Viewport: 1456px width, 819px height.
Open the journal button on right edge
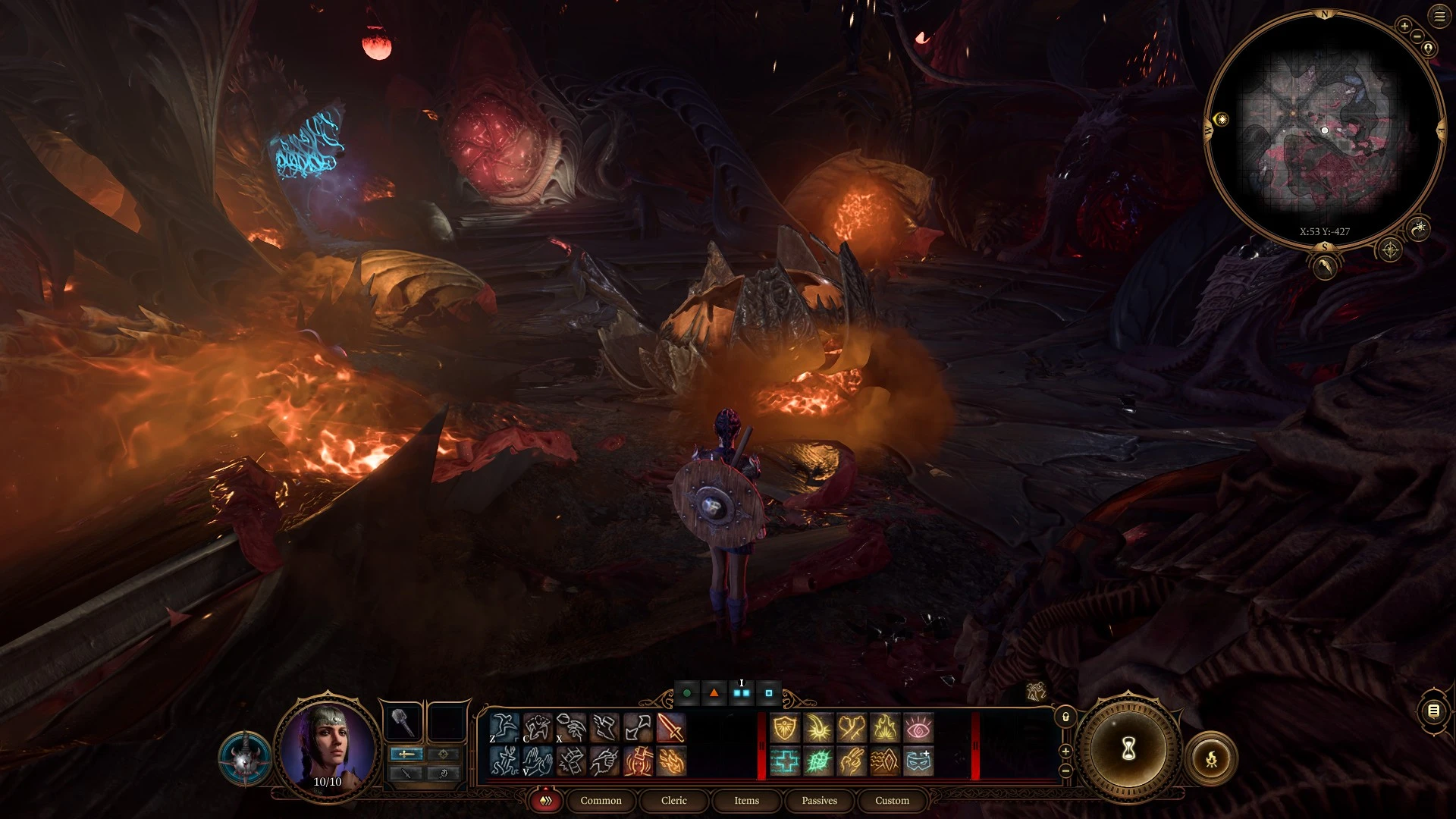point(1433,711)
